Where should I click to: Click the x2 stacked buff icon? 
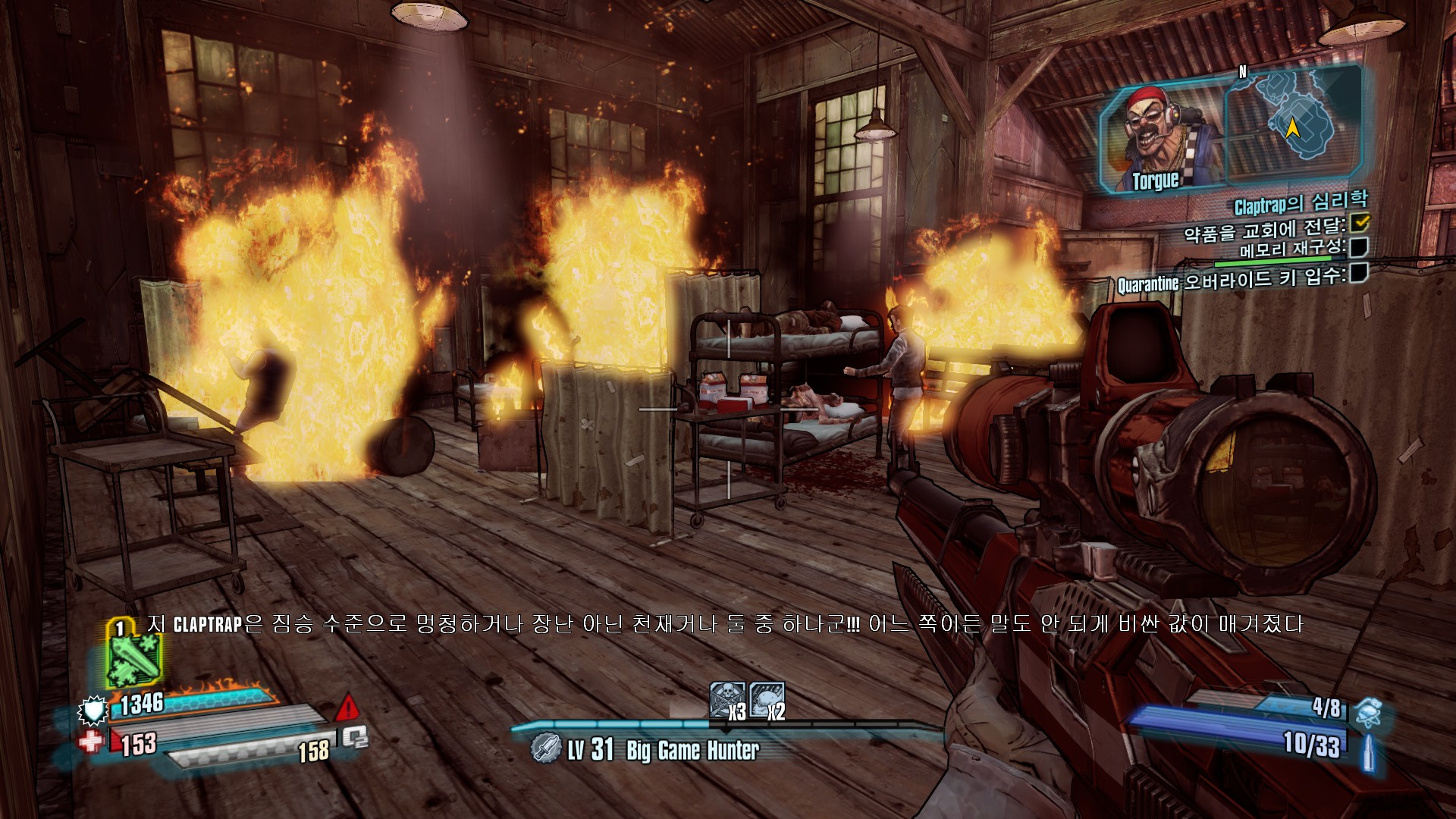pyautogui.click(x=767, y=699)
